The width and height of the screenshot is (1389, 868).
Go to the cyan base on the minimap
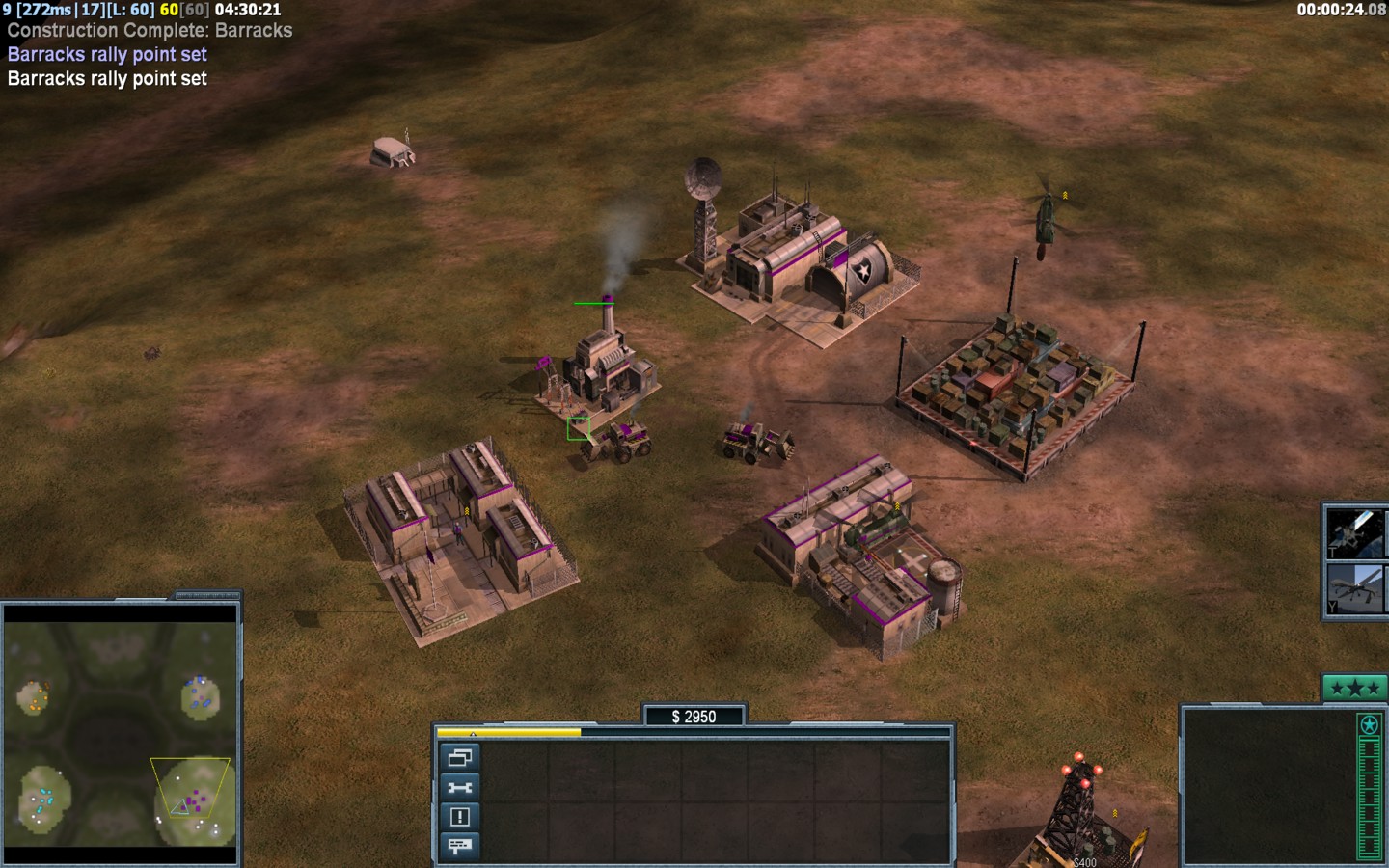pos(42,802)
